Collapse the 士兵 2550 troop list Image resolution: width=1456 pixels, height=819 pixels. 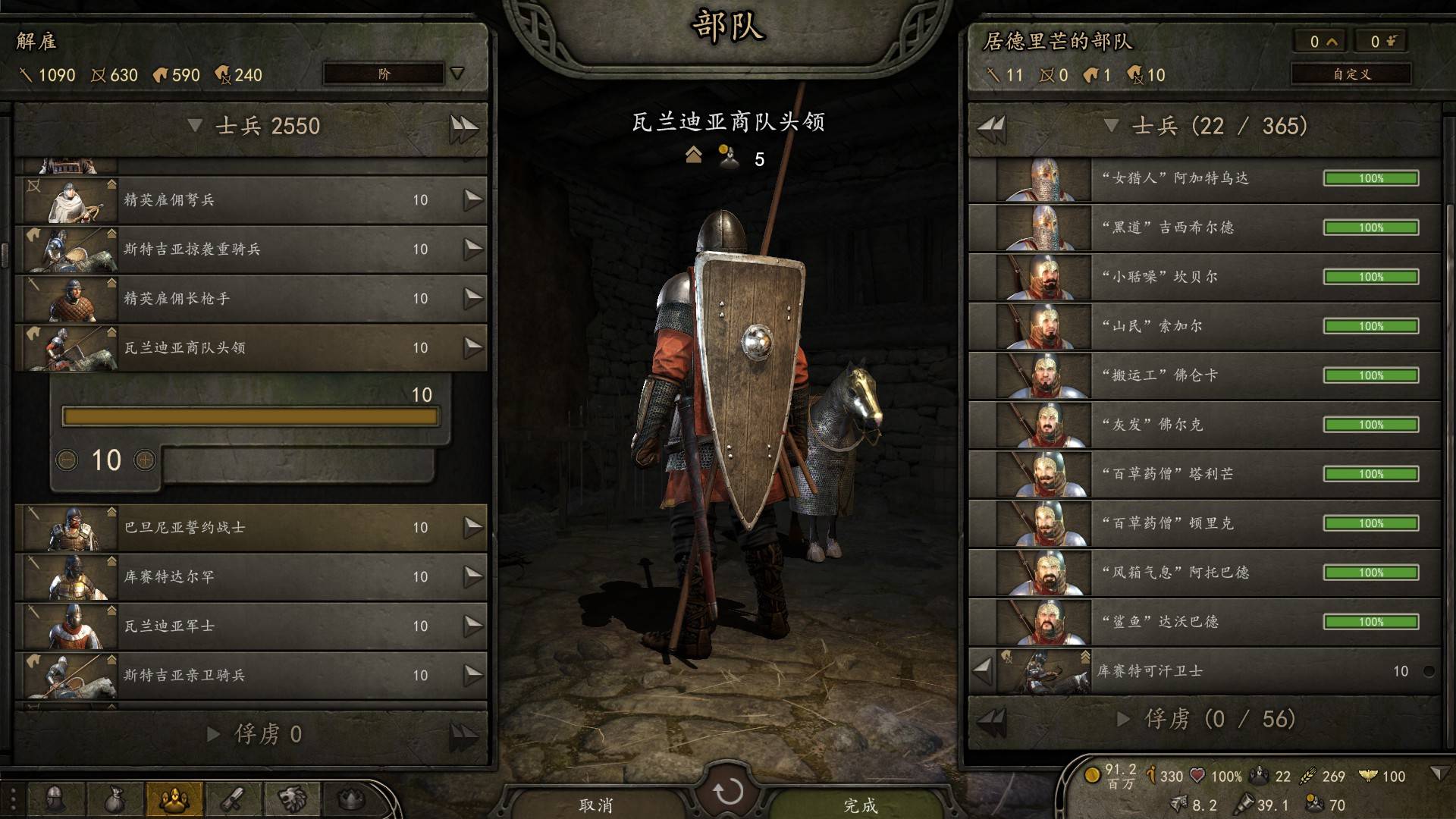[x=195, y=126]
